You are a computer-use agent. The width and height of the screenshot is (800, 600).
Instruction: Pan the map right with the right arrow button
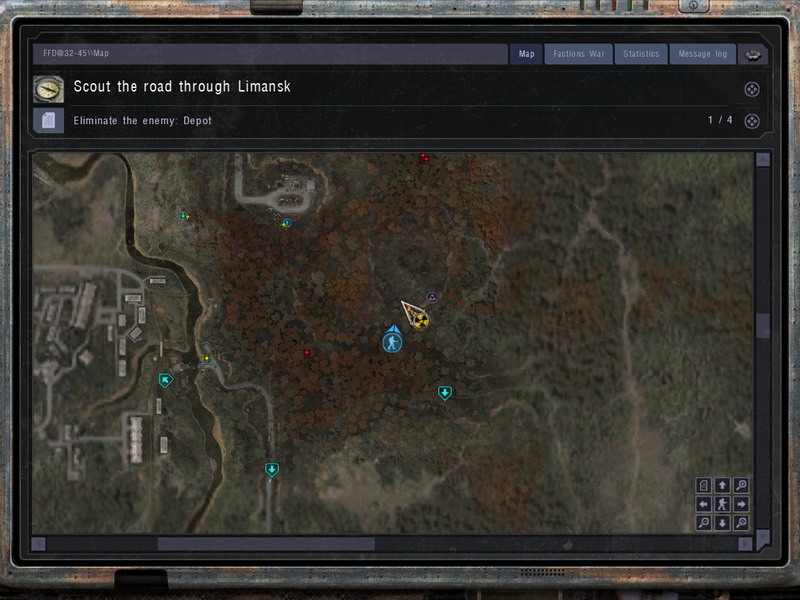click(x=741, y=504)
